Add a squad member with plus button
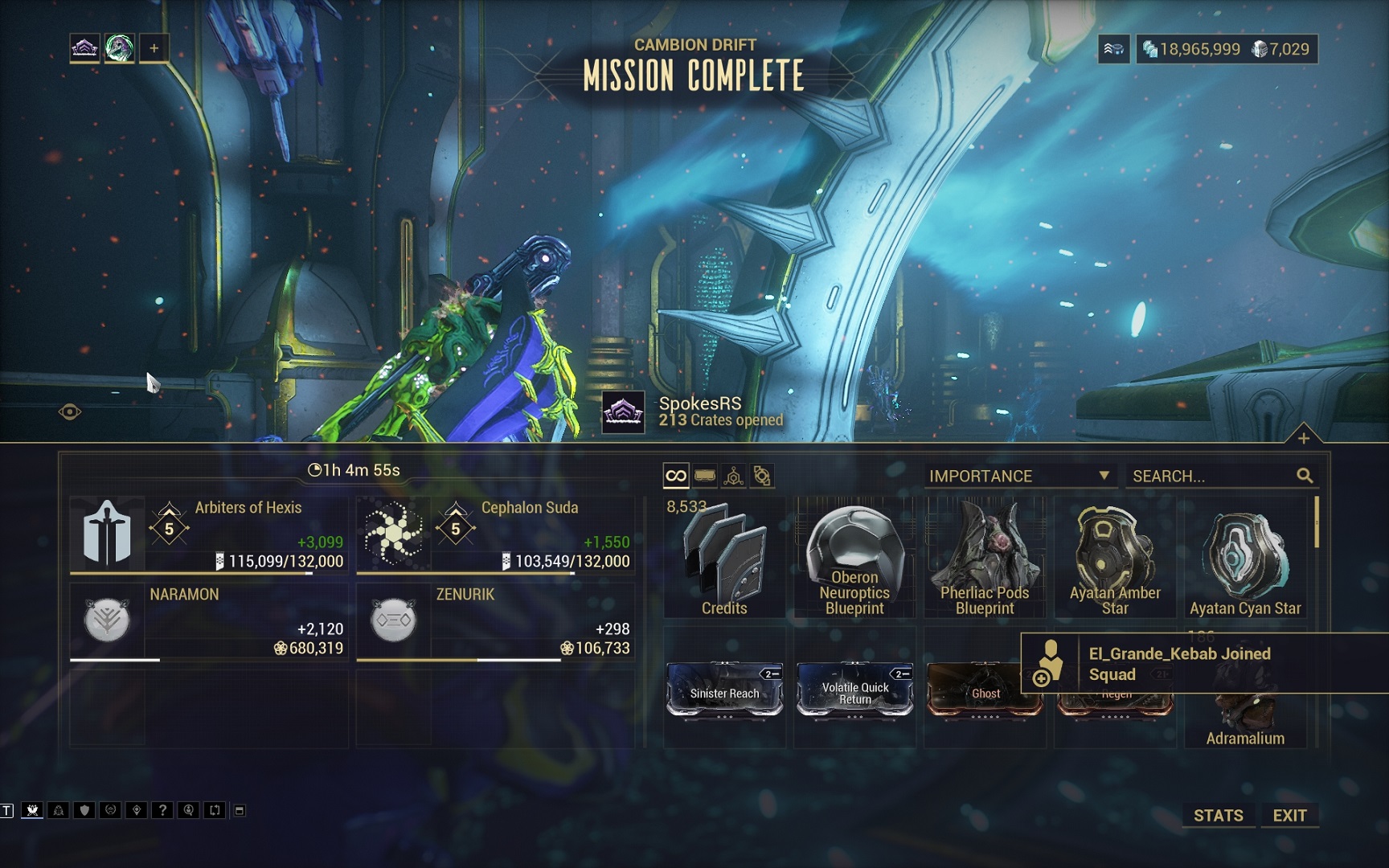 coord(154,48)
